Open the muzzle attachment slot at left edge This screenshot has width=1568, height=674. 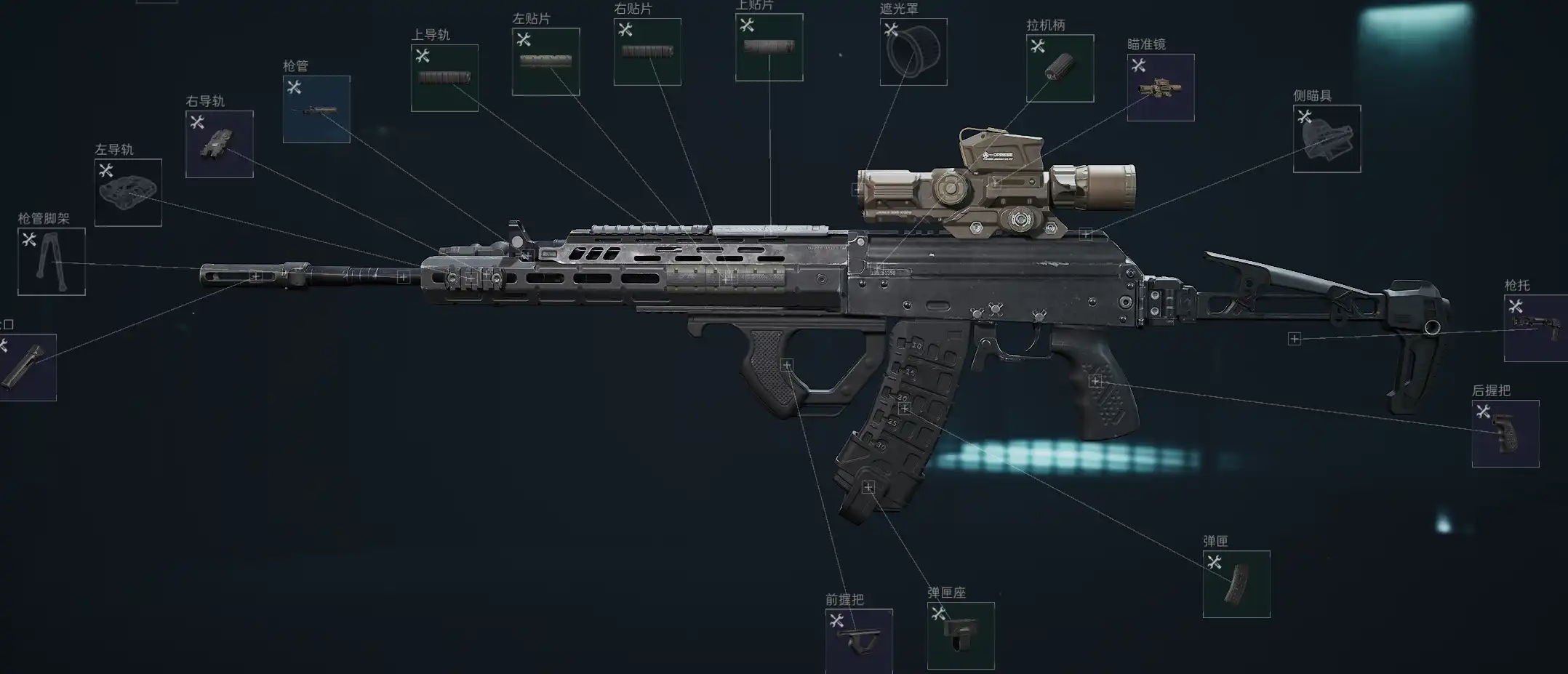tap(26, 367)
